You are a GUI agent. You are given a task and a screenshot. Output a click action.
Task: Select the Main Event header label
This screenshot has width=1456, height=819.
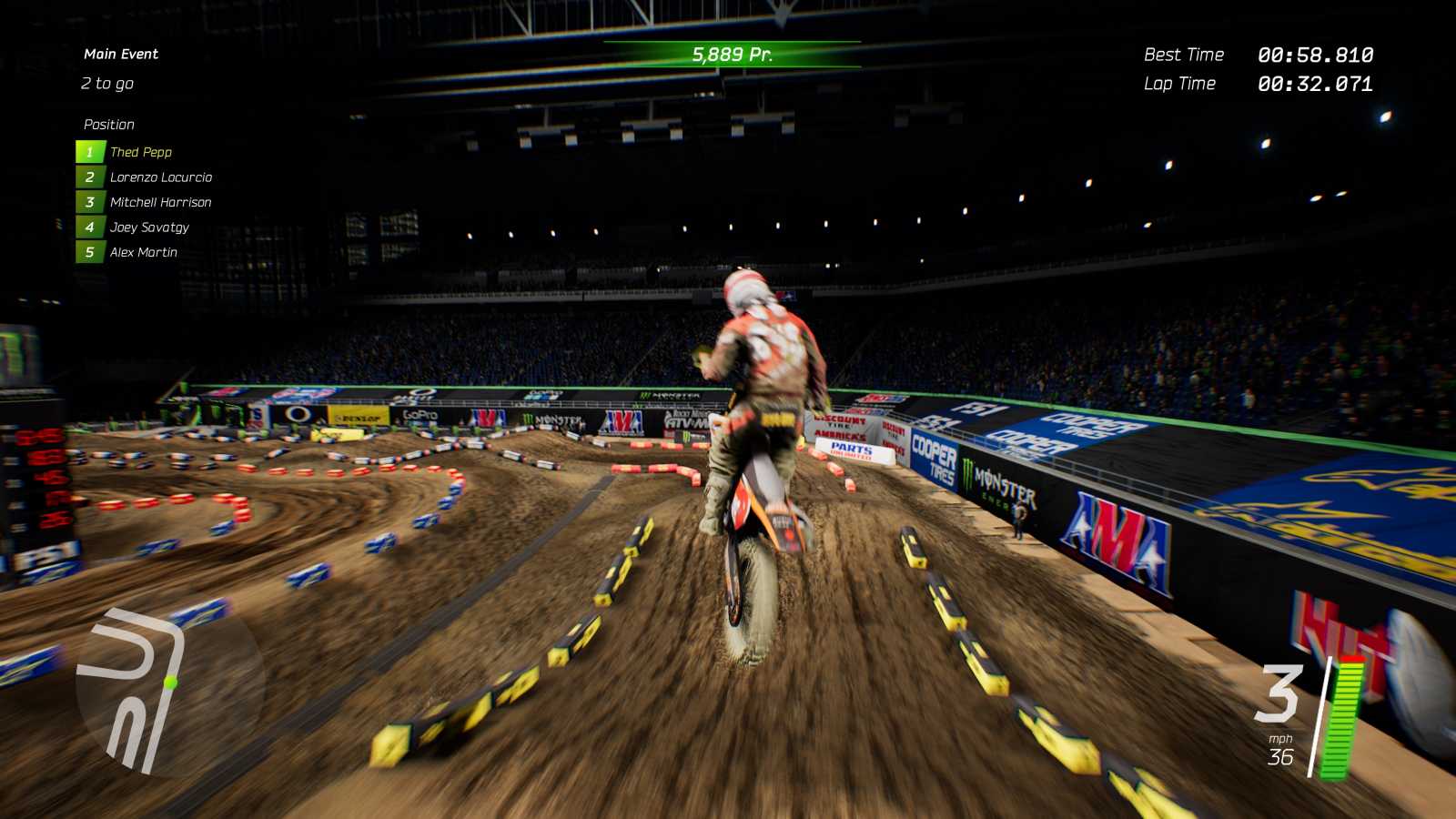(x=119, y=54)
